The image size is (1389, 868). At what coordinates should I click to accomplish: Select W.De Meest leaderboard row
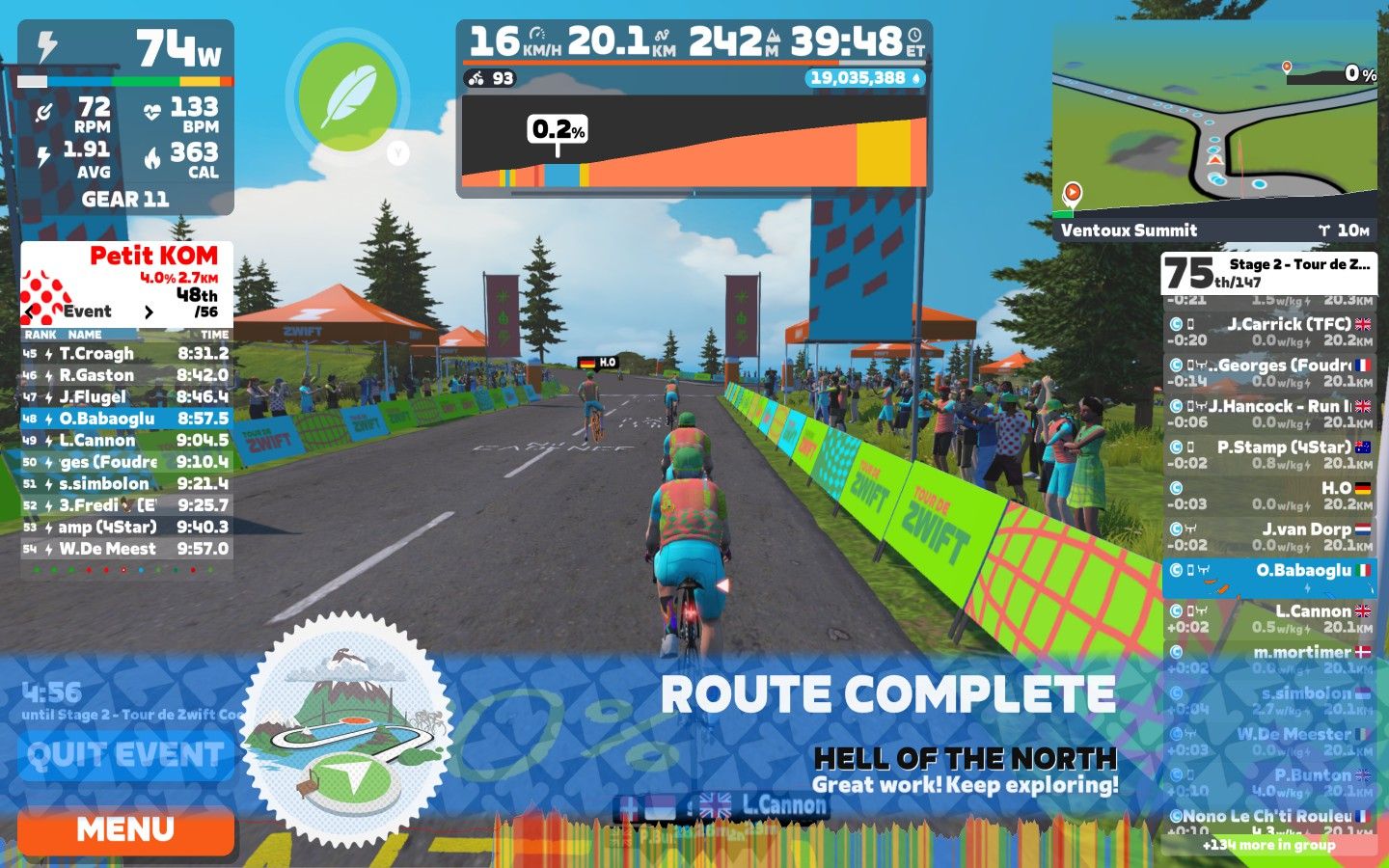pos(125,549)
